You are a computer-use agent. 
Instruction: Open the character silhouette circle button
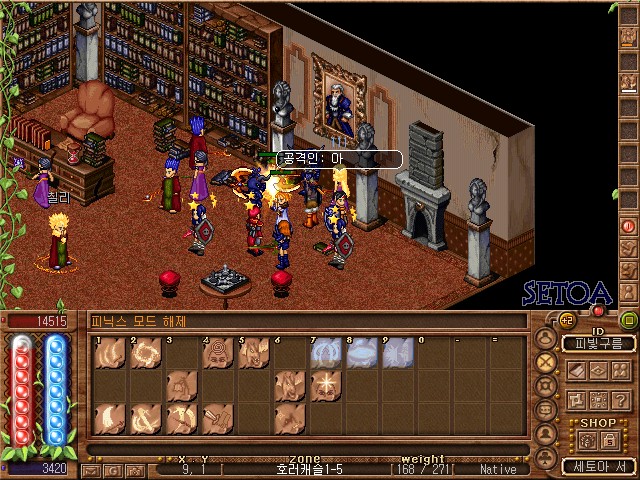(546, 338)
